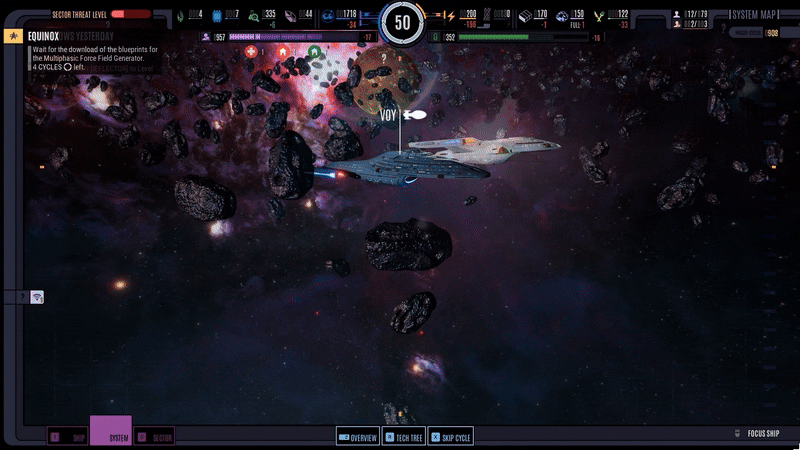Click the red medical cross icon
This screenshot has width=800, height=450.
click(x=251, y=51)
